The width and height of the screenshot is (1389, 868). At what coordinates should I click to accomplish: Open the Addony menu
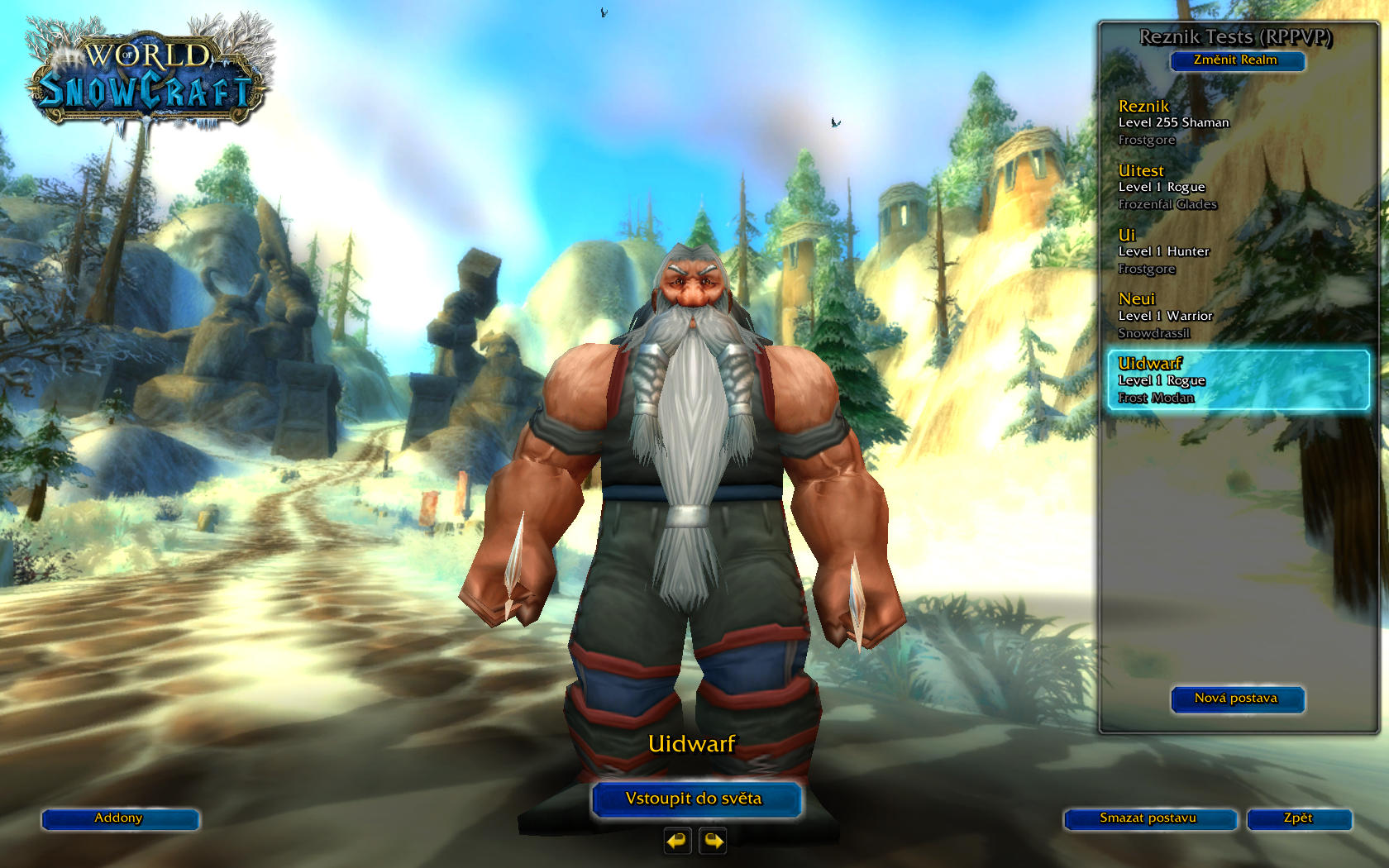[120, 818]
